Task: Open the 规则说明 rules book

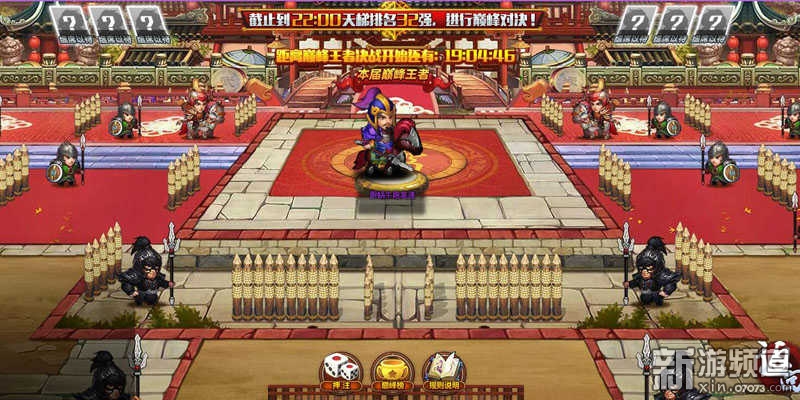Action: pyautogui.click(x=444, y=370)
